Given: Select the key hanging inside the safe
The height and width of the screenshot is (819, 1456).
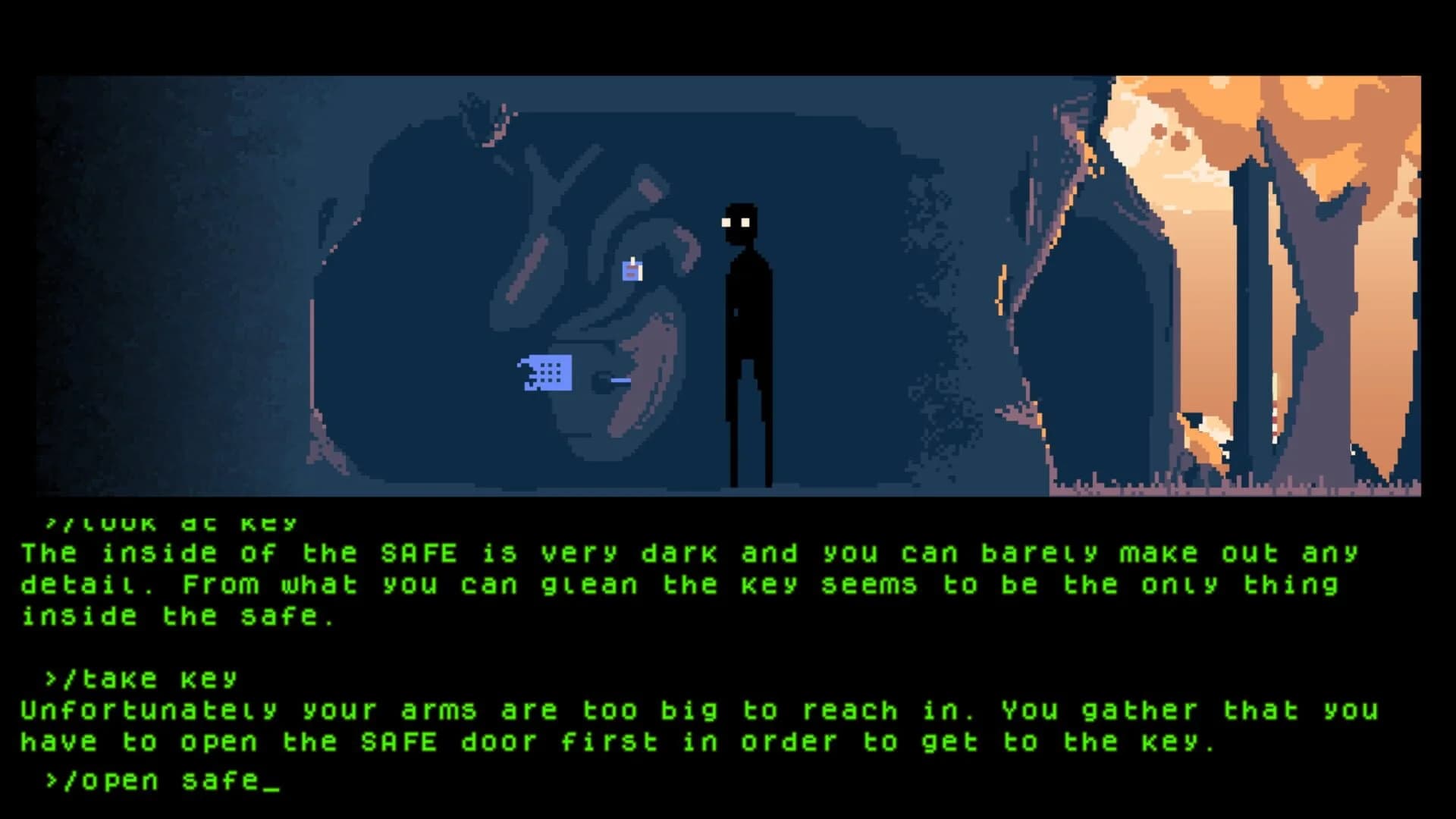Looking at the screenshot, I should [x=631, y=270].
